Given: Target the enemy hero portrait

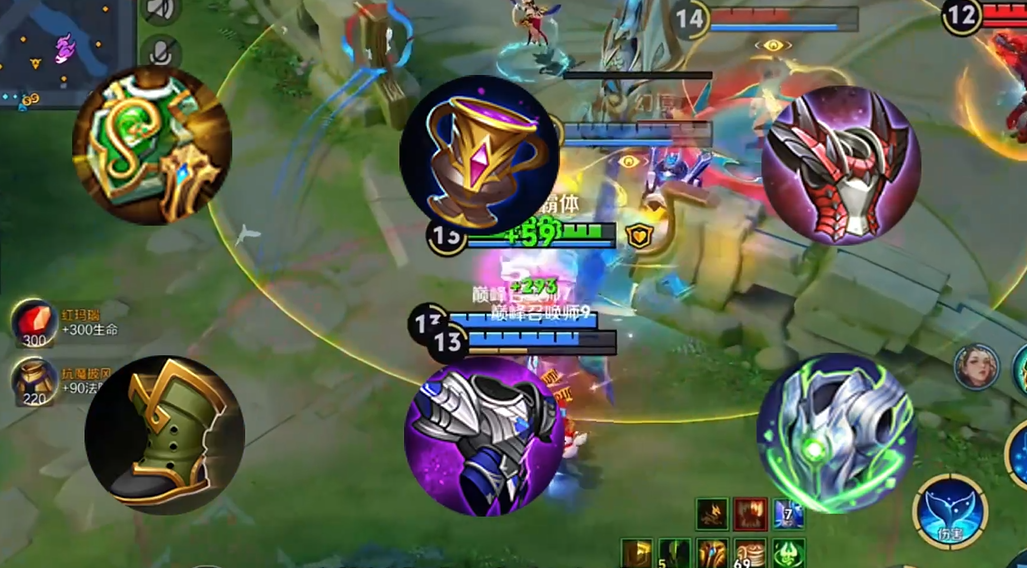Looking at the screenshot, I should click(977, 368).
